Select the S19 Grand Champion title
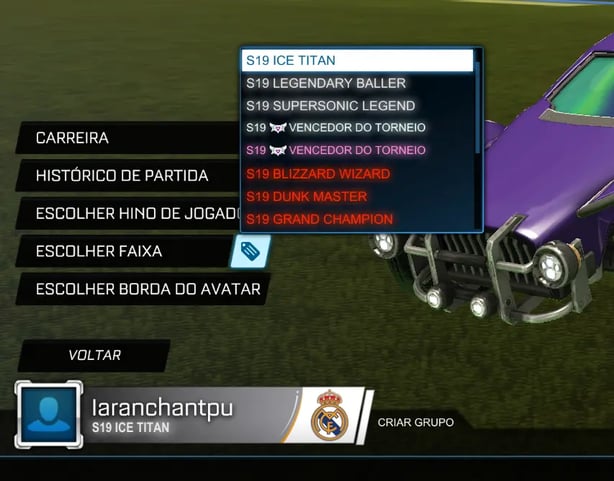614x481 pixels. point(357,218)
